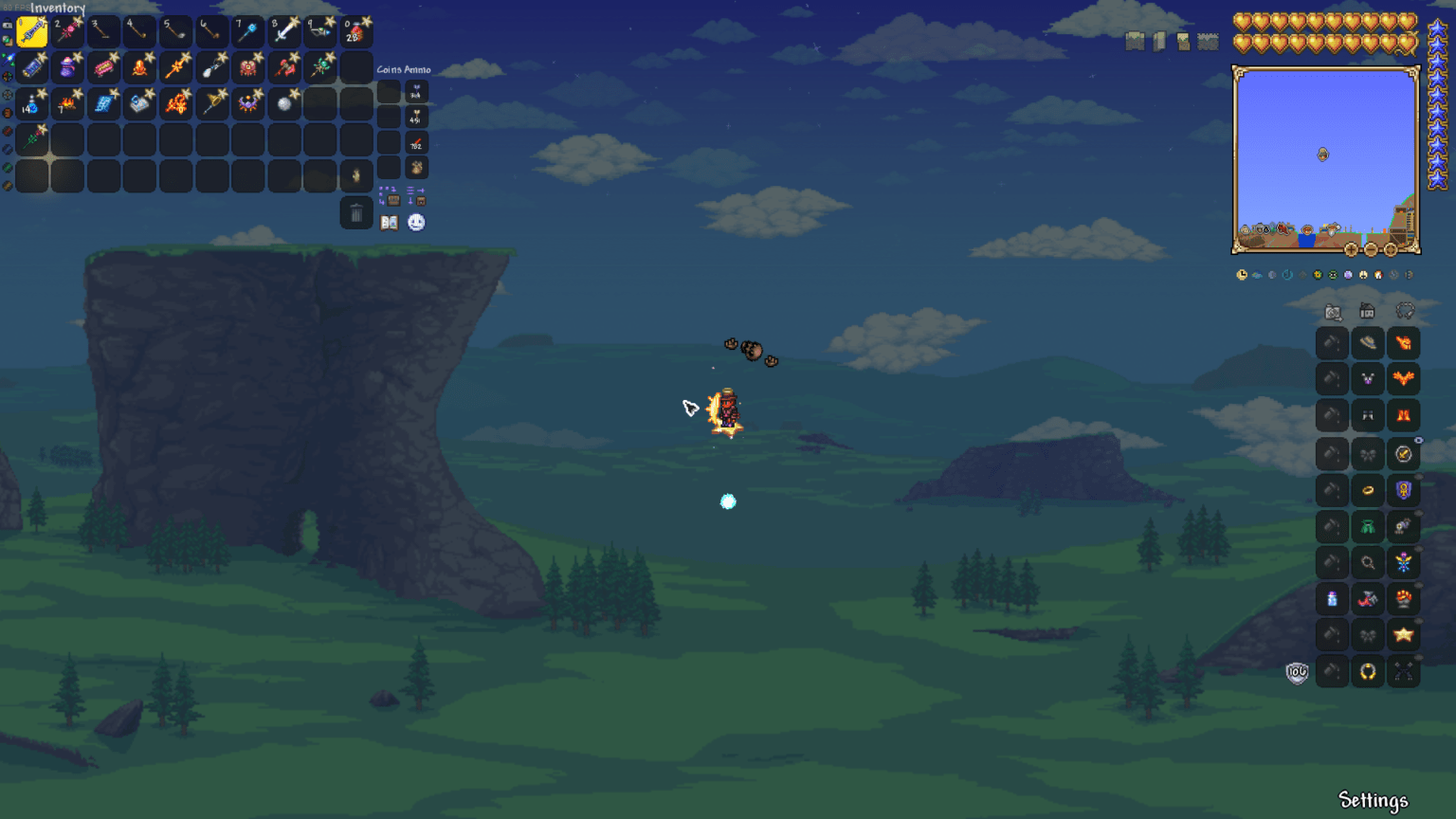Toggle the DPS meter info icon
This screenshot has height=819, width=1456.
[1378, 275]
